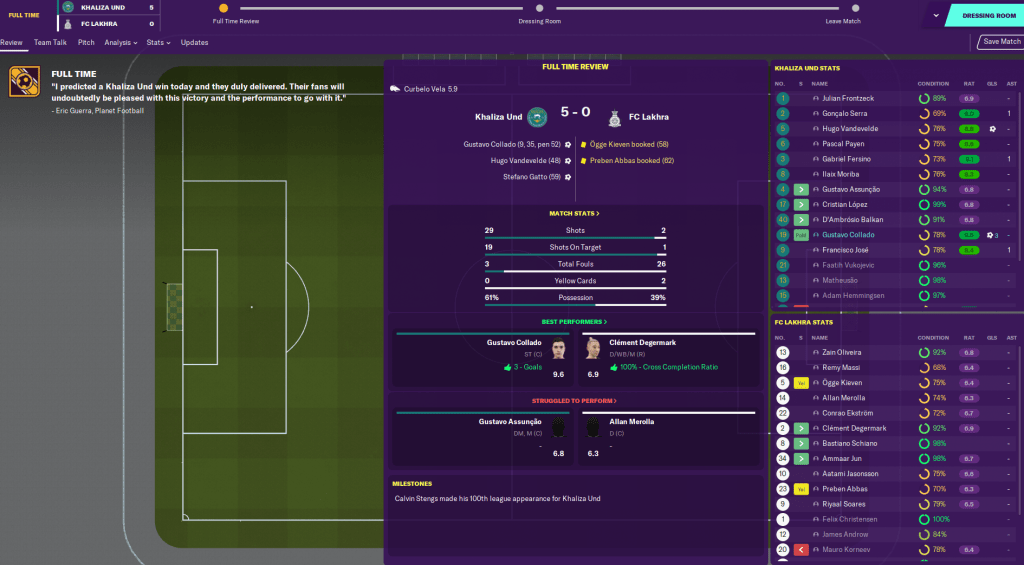This screenshot has width=1024, height=565.
Task: Select the Review tab
Action: pyautogui.click(x=11, y=43)
